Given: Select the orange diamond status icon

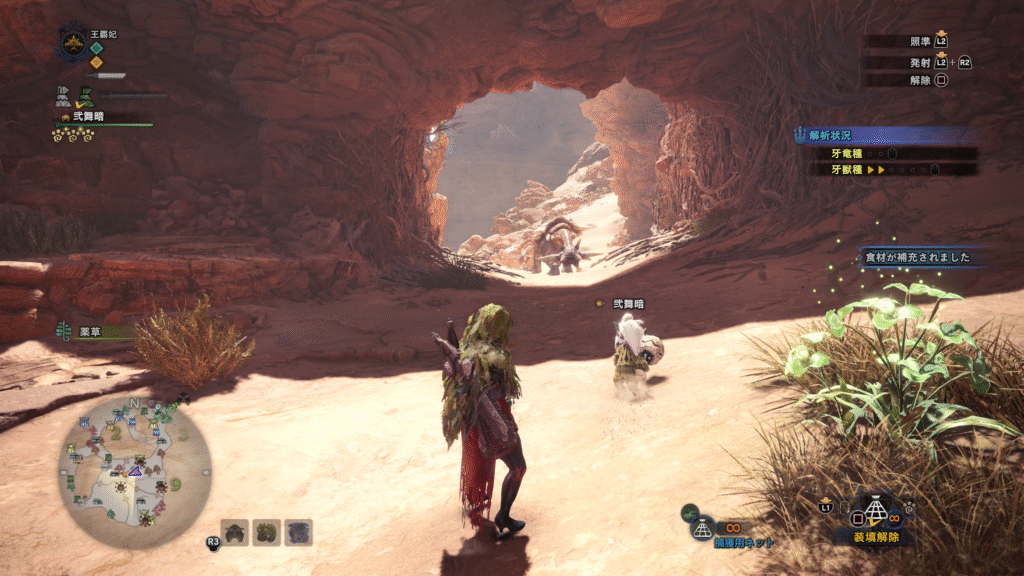Looking at the screenshot, I should click(x=96, y=62).
